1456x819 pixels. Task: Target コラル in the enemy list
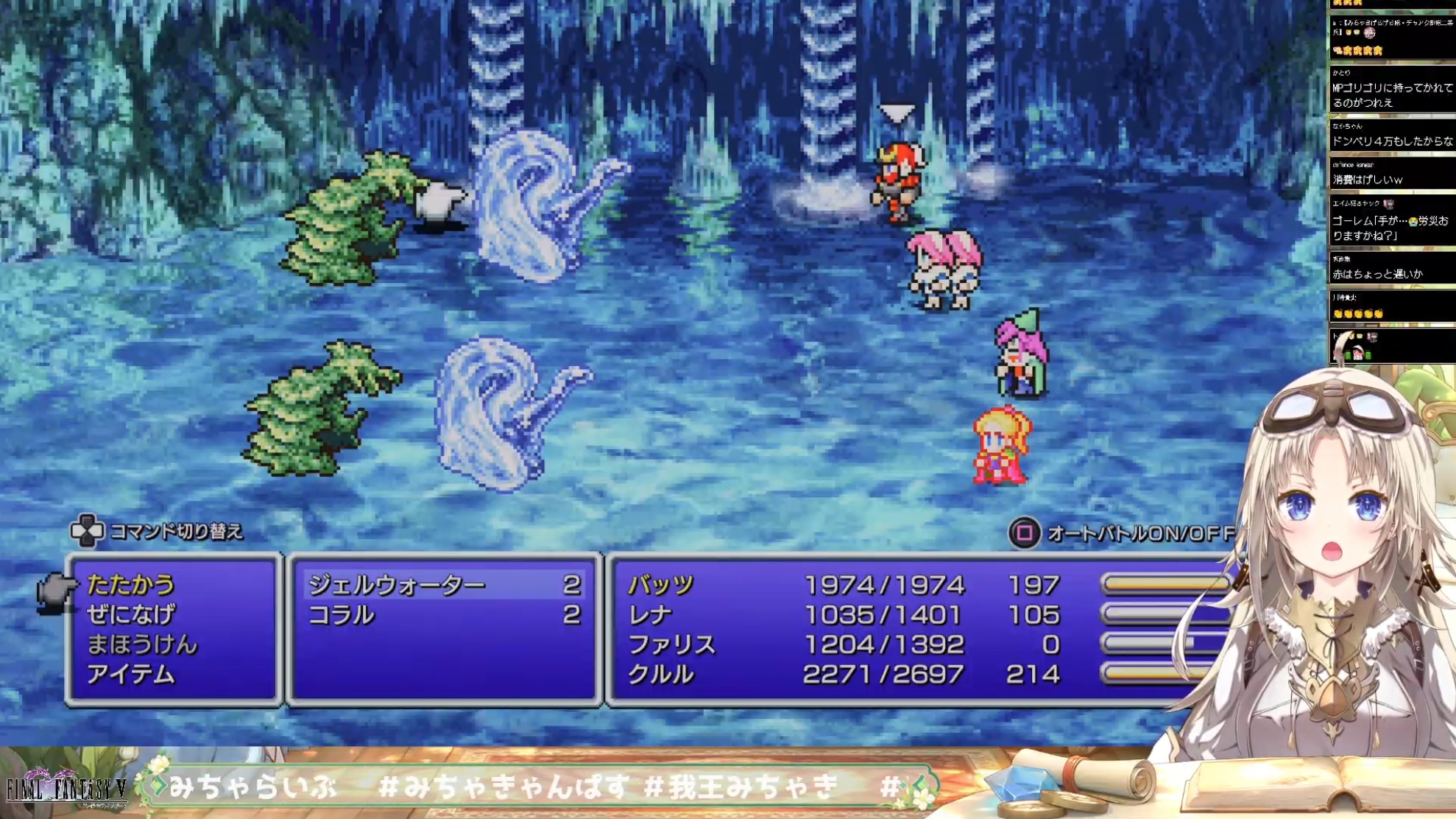pos(342,615)
